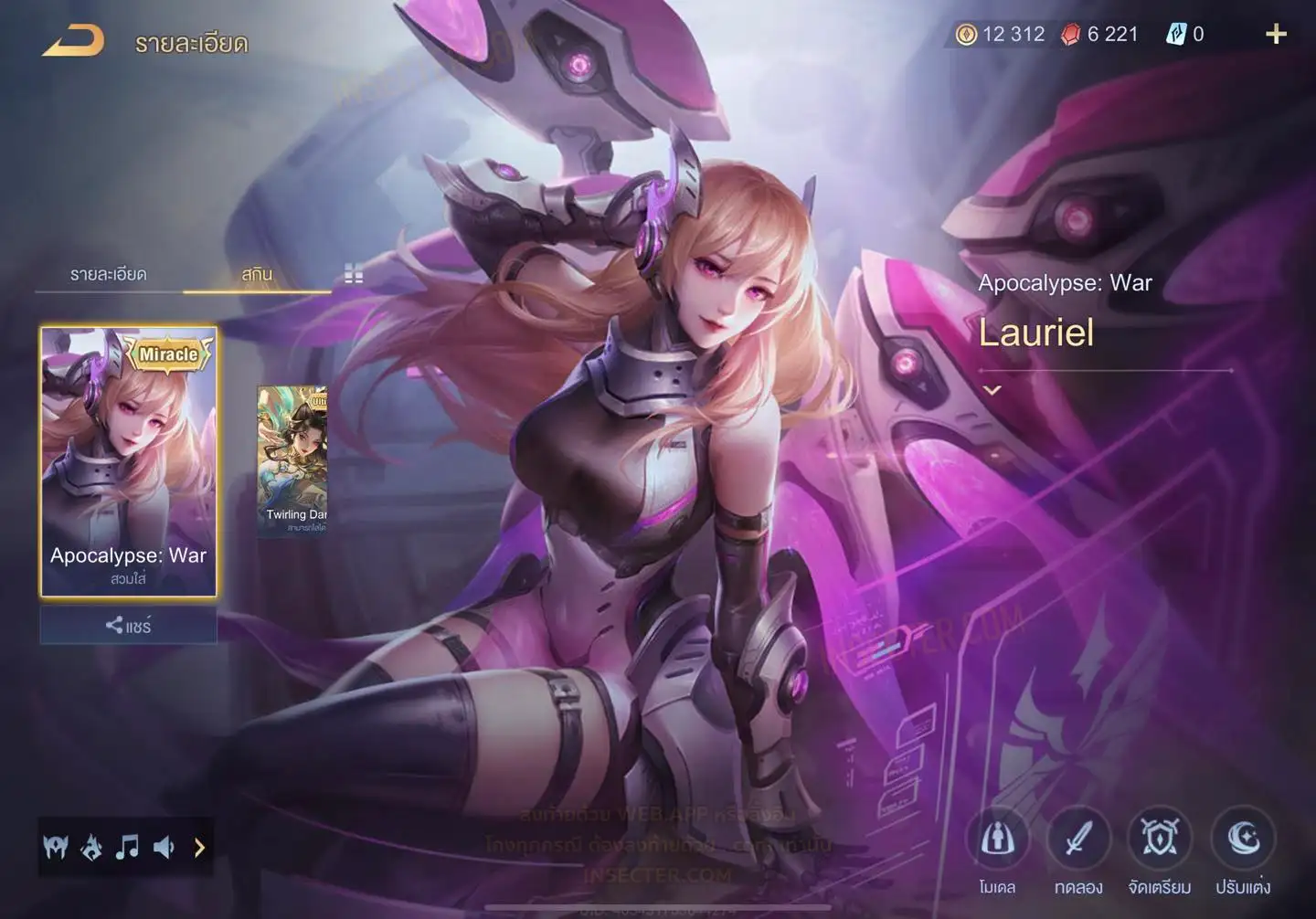Click the speaker sound icon
1316x919 pixels.
[164, 848]
